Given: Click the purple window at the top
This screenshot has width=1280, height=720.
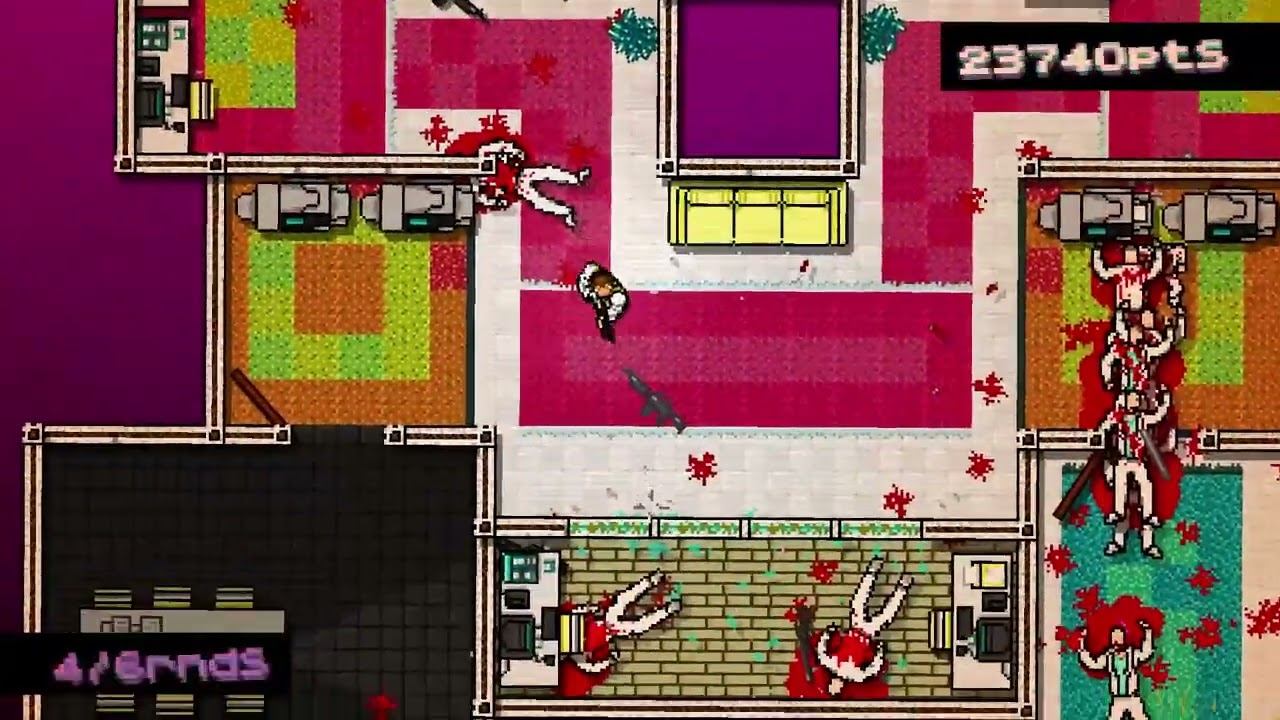Looking at the screenshot, I should pyautogui.click(x=760, y=75).
